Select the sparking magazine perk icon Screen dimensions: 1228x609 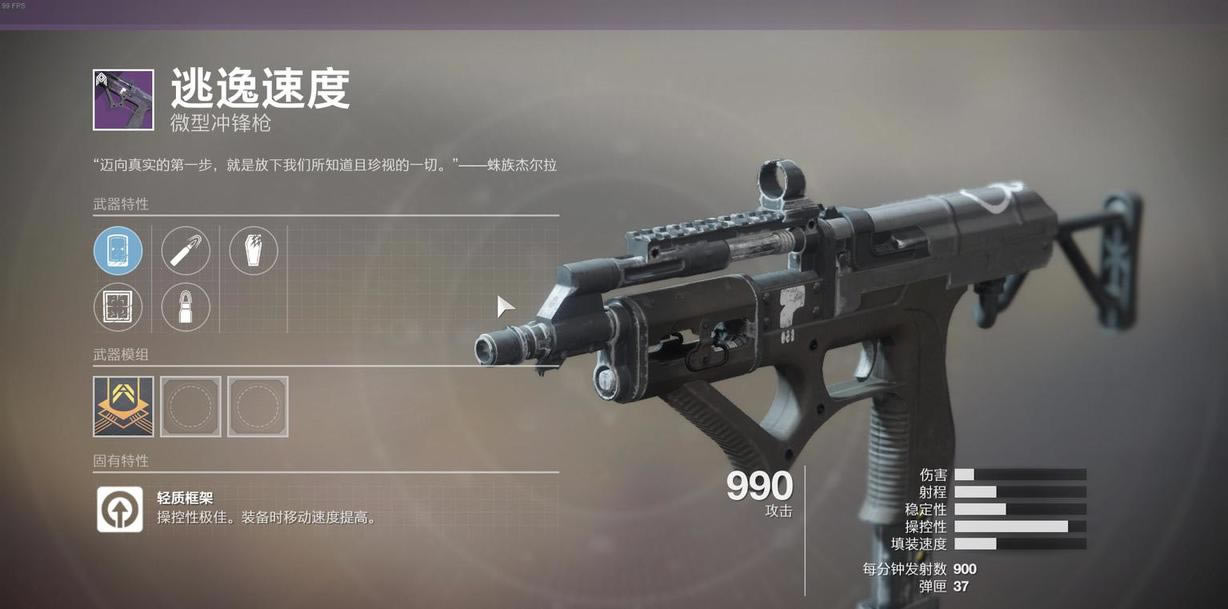pyautogui.click(x=186, y=250)
